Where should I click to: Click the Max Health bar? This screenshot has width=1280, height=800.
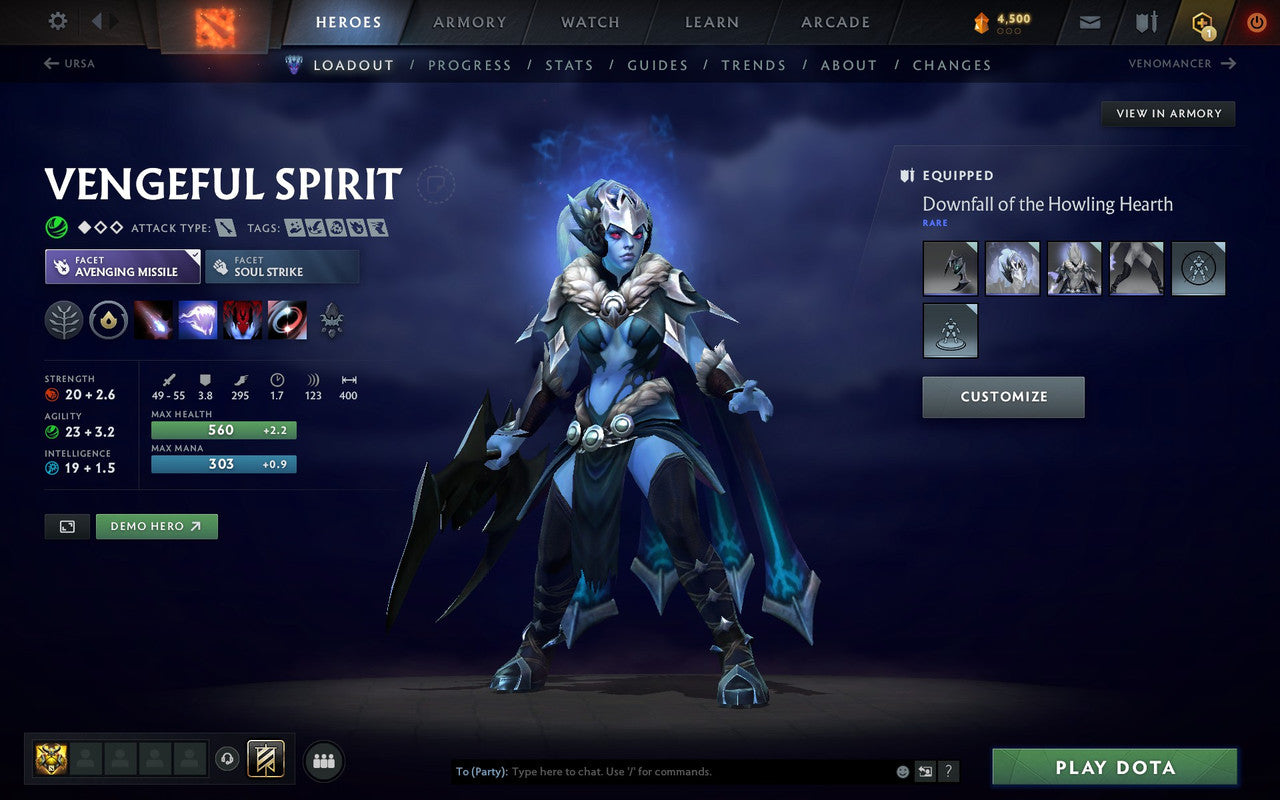[222, 429]
